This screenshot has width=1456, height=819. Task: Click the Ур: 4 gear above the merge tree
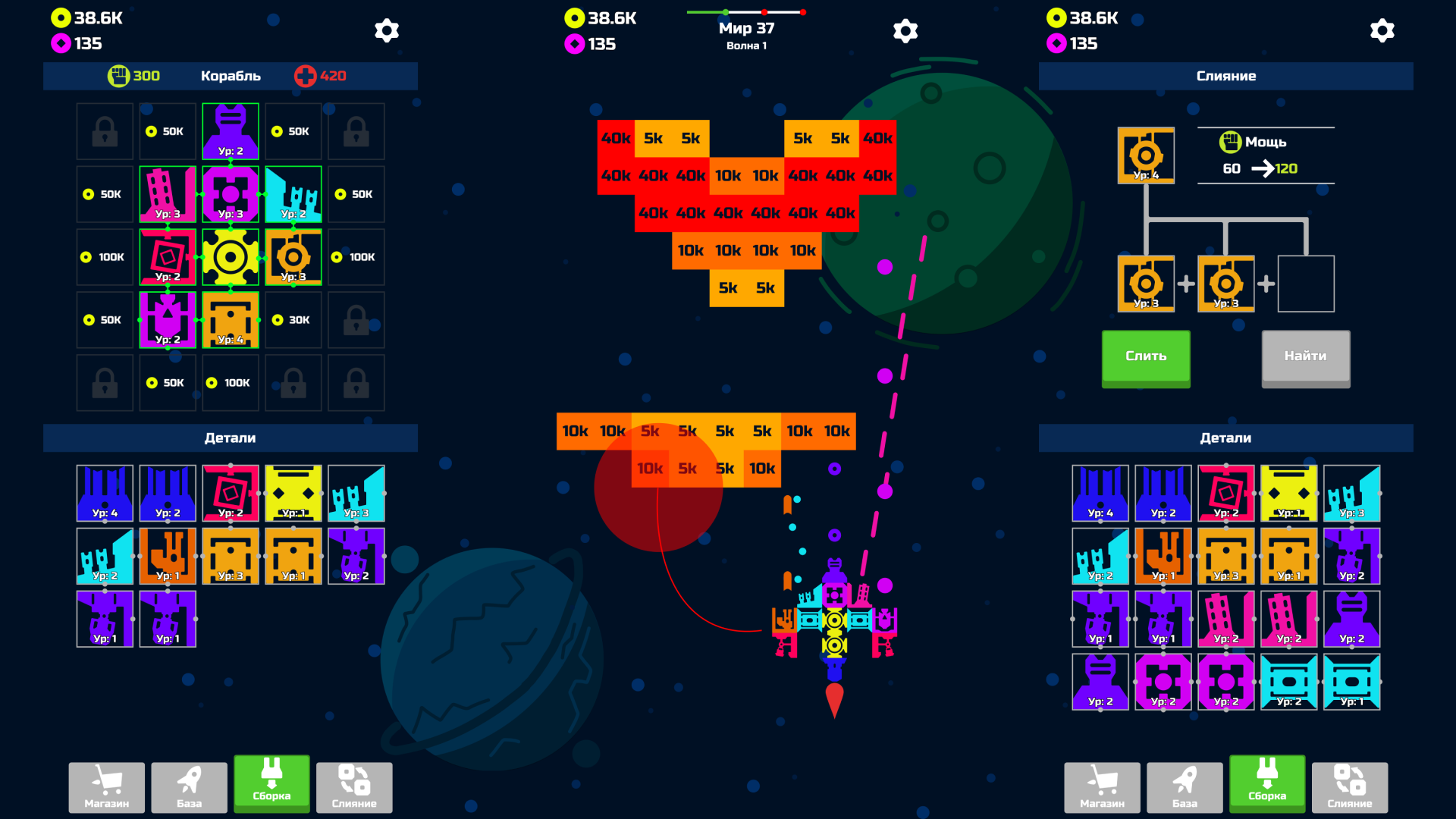[x=1147, y=155]
